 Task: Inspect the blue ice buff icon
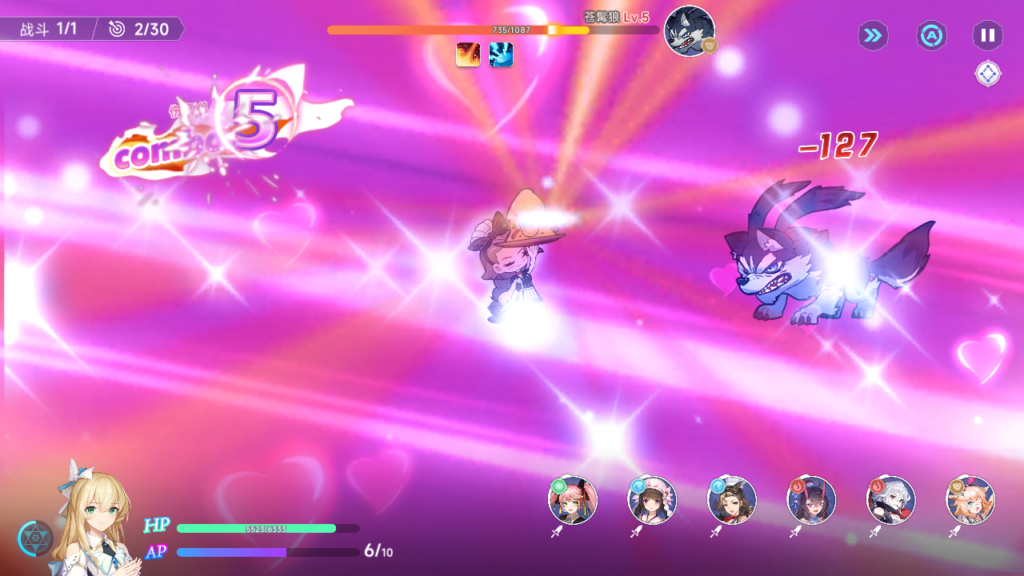pyautogui.click(x=501, y=55)
